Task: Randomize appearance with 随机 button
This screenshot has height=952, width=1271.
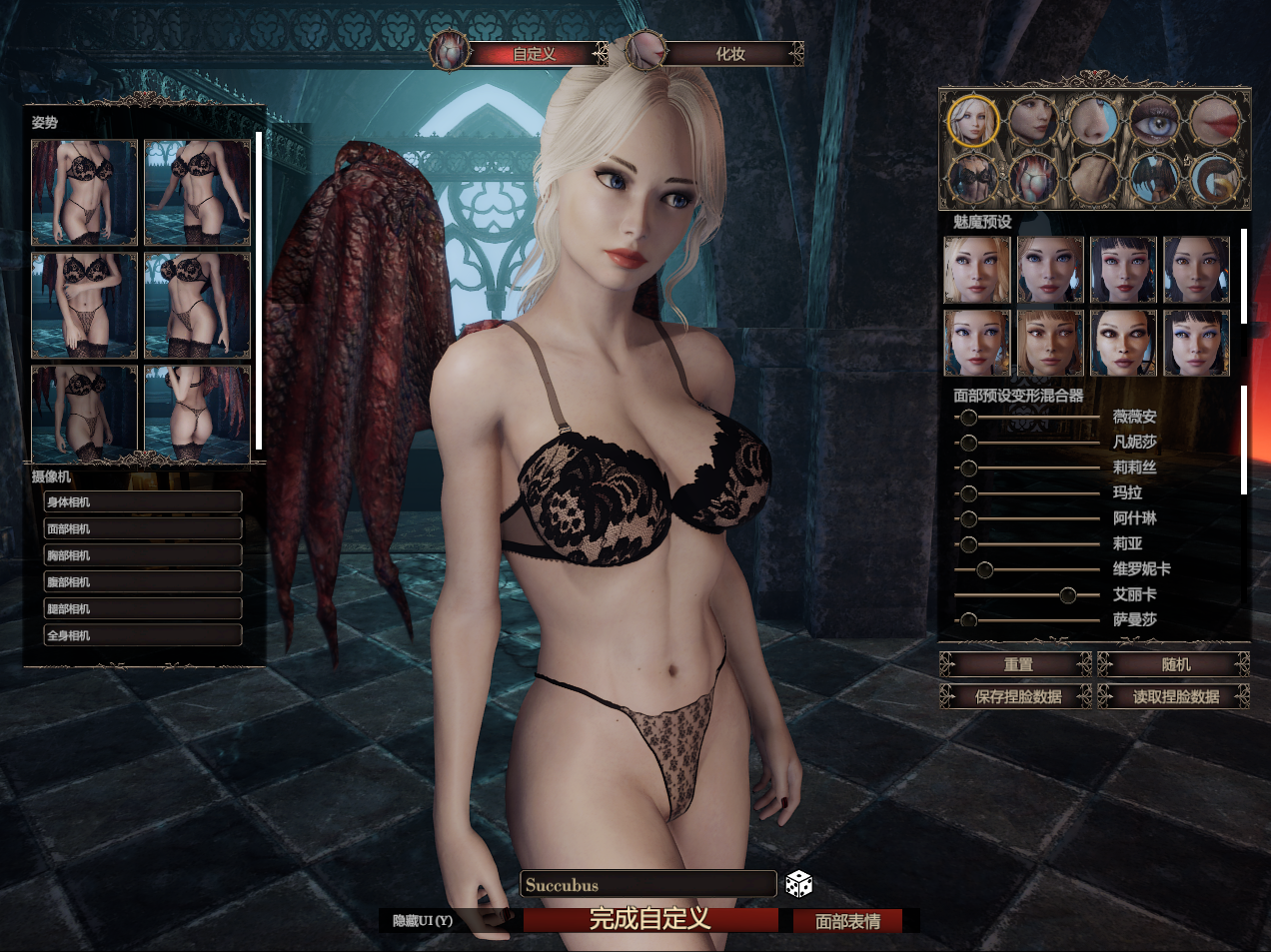Action: pos(1175,664)
